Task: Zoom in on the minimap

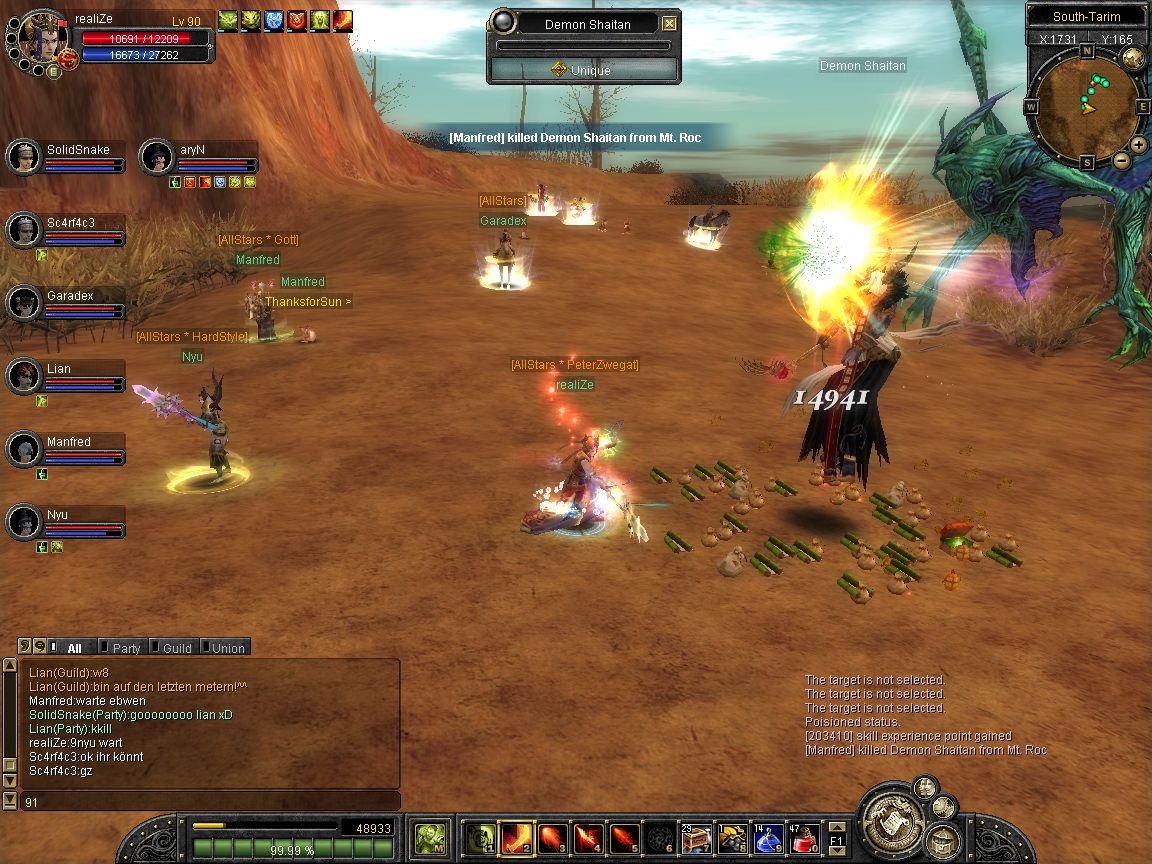Action: (1139, 144)
